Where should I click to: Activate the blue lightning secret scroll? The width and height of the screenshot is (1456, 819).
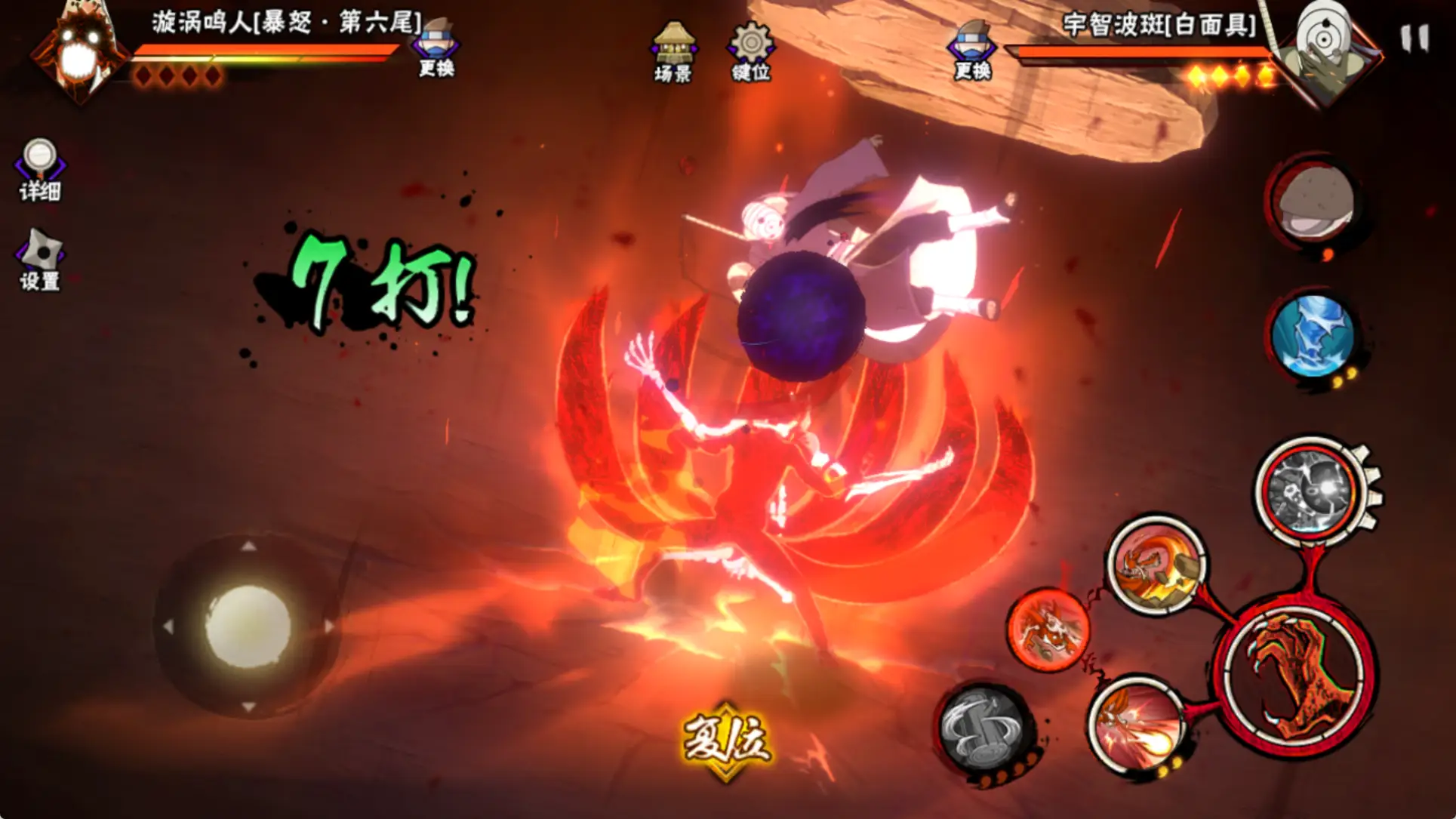pyautogui.click(x=1312, y=337)
